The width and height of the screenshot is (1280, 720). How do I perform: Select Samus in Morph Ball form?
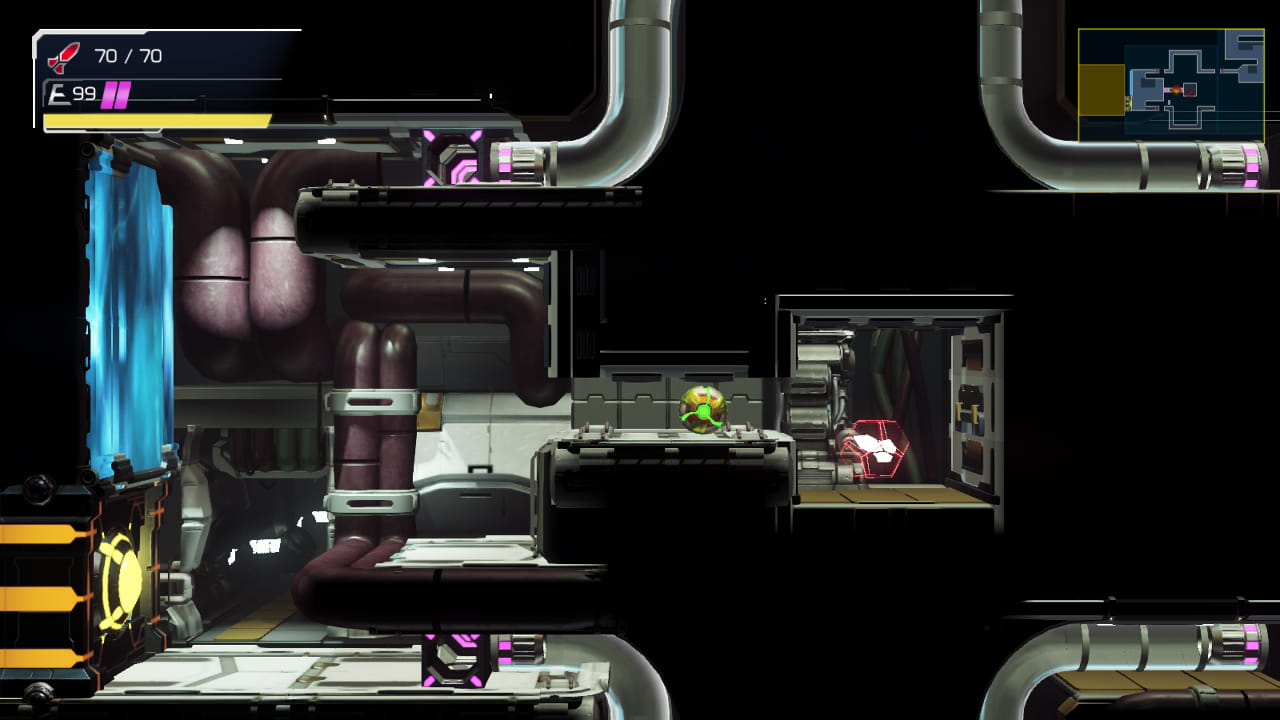[x=701, y=411]
